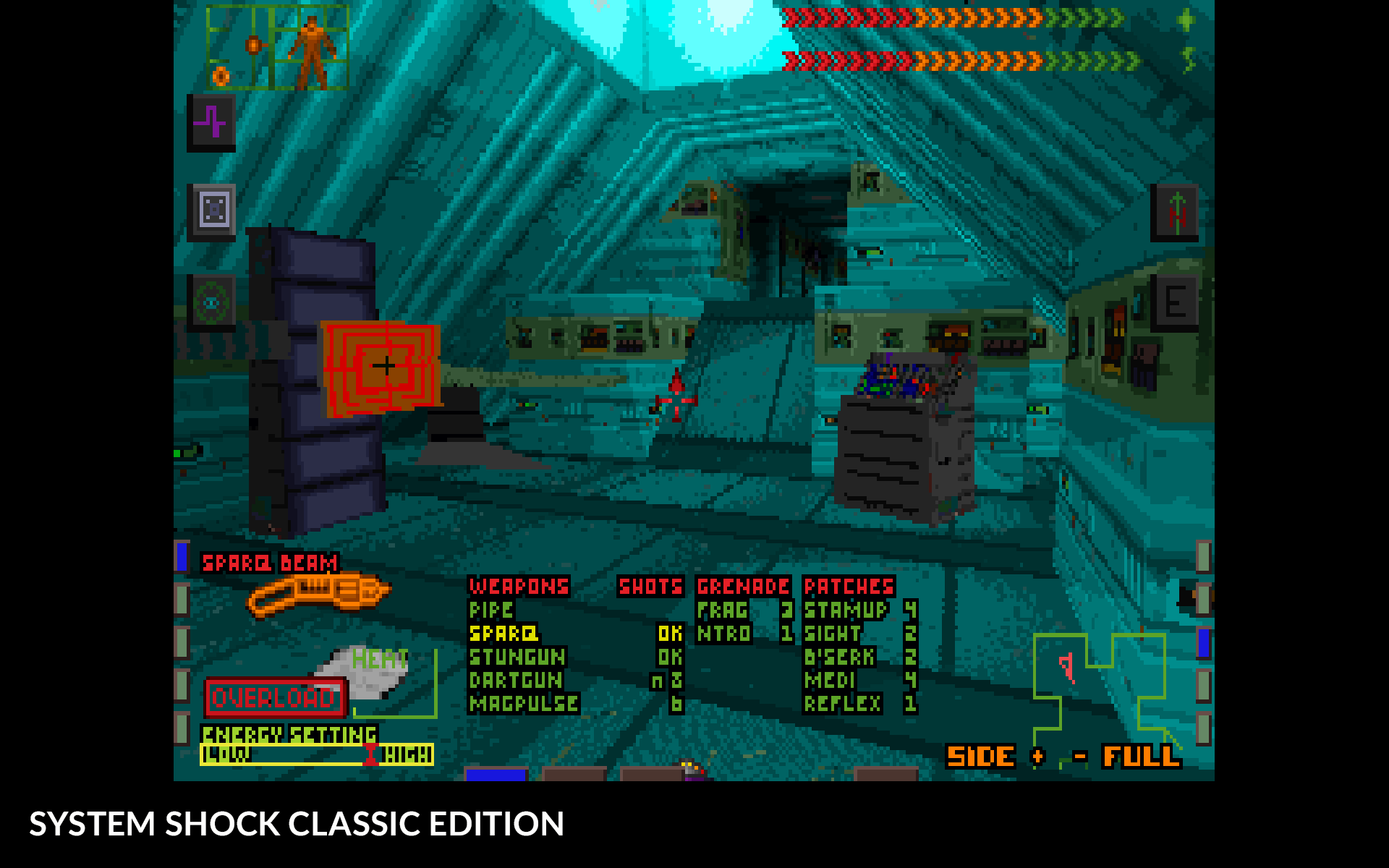Click the WEAPONS panel header
This screenshot has width=1389, height=868.
coord(519,587)
